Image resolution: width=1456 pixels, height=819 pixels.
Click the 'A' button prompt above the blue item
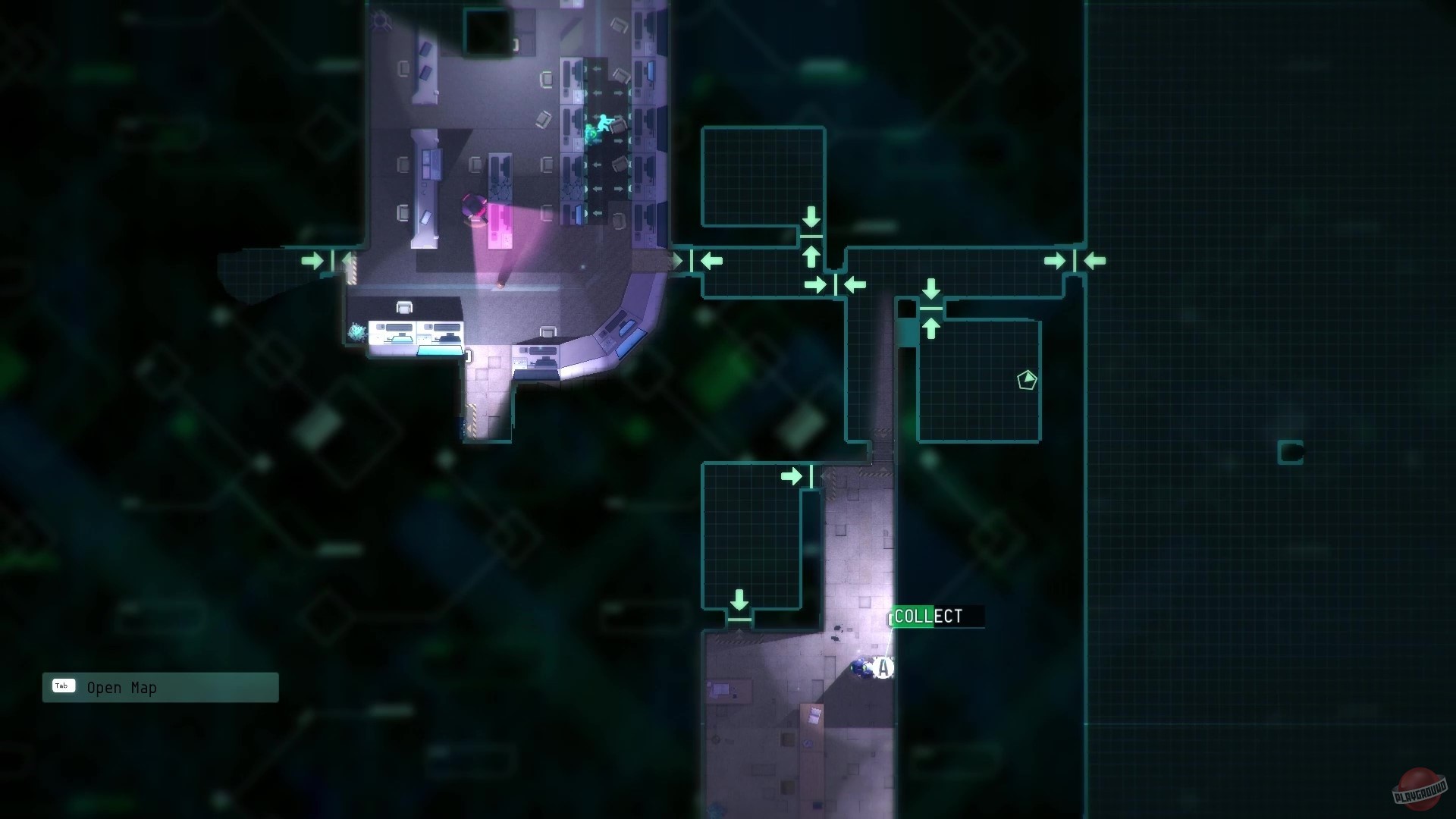tap(882, 668)
